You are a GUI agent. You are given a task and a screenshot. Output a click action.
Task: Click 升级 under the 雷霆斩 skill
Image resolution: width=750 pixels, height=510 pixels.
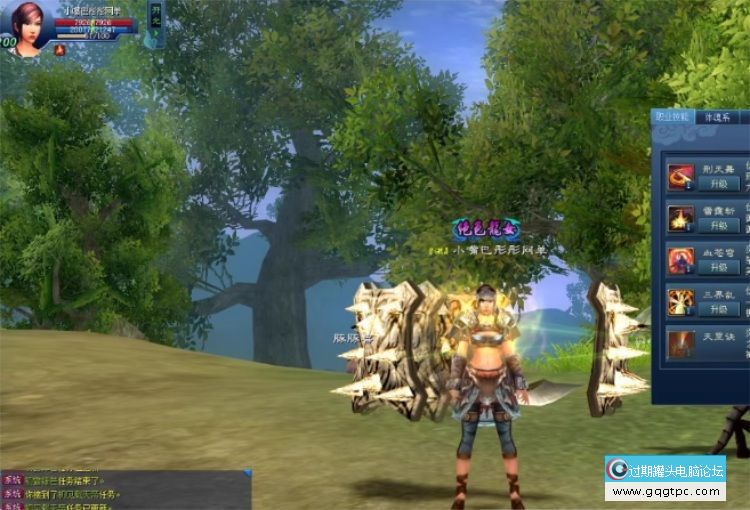click(719, 225)
